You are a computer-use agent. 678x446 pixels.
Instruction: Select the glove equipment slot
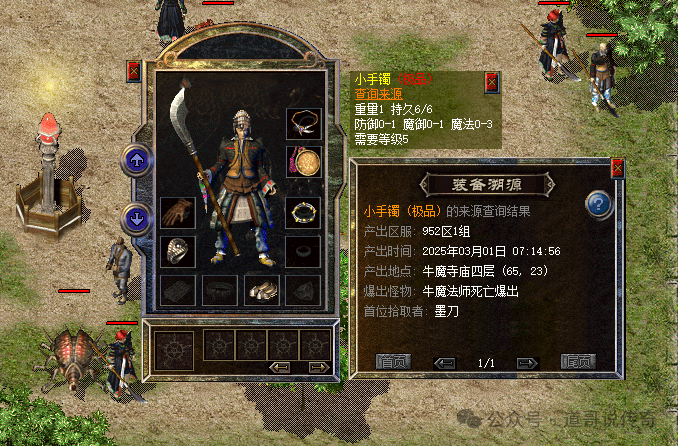pos(178,213)
